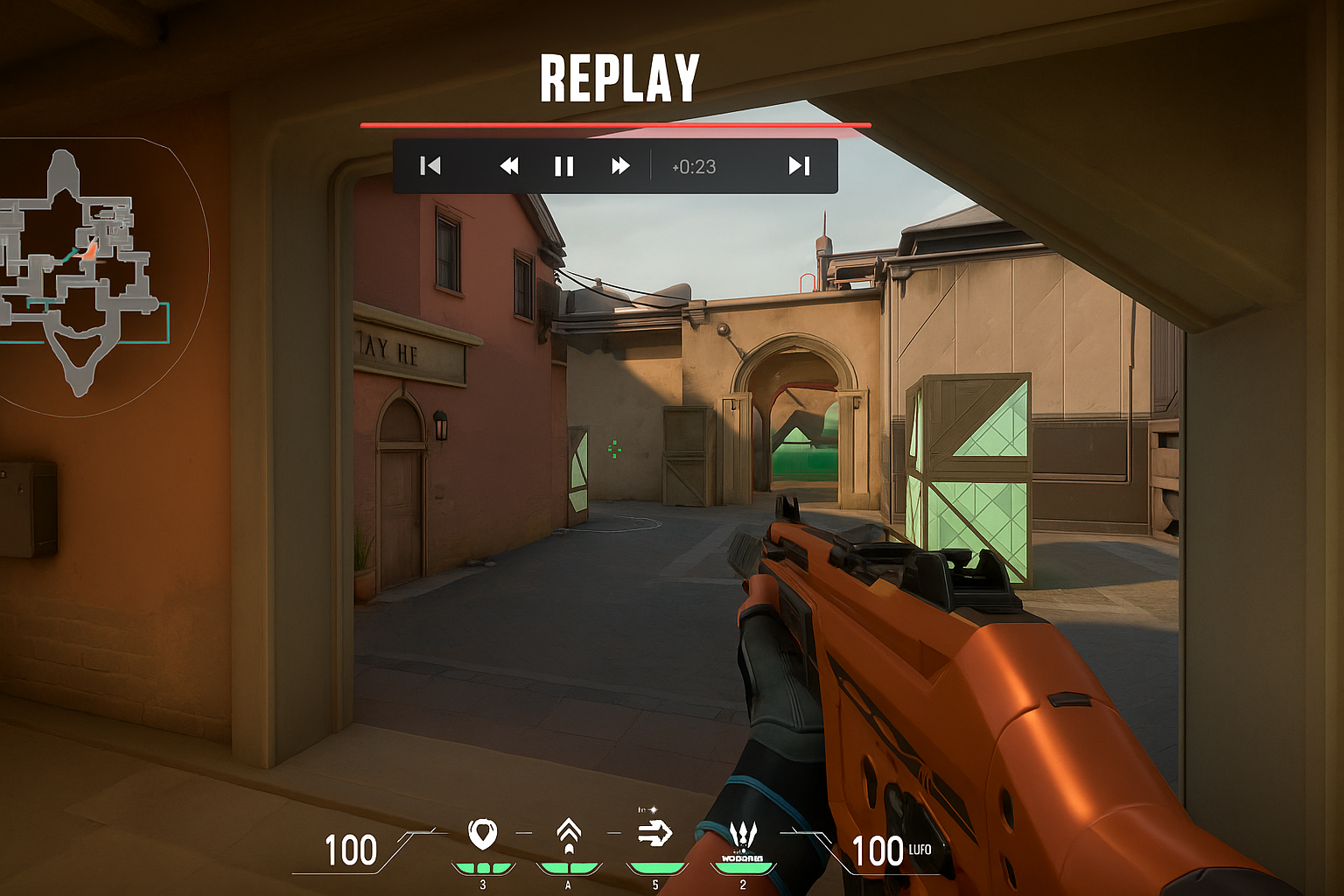Skip to the start of the replay

(430, 166)
